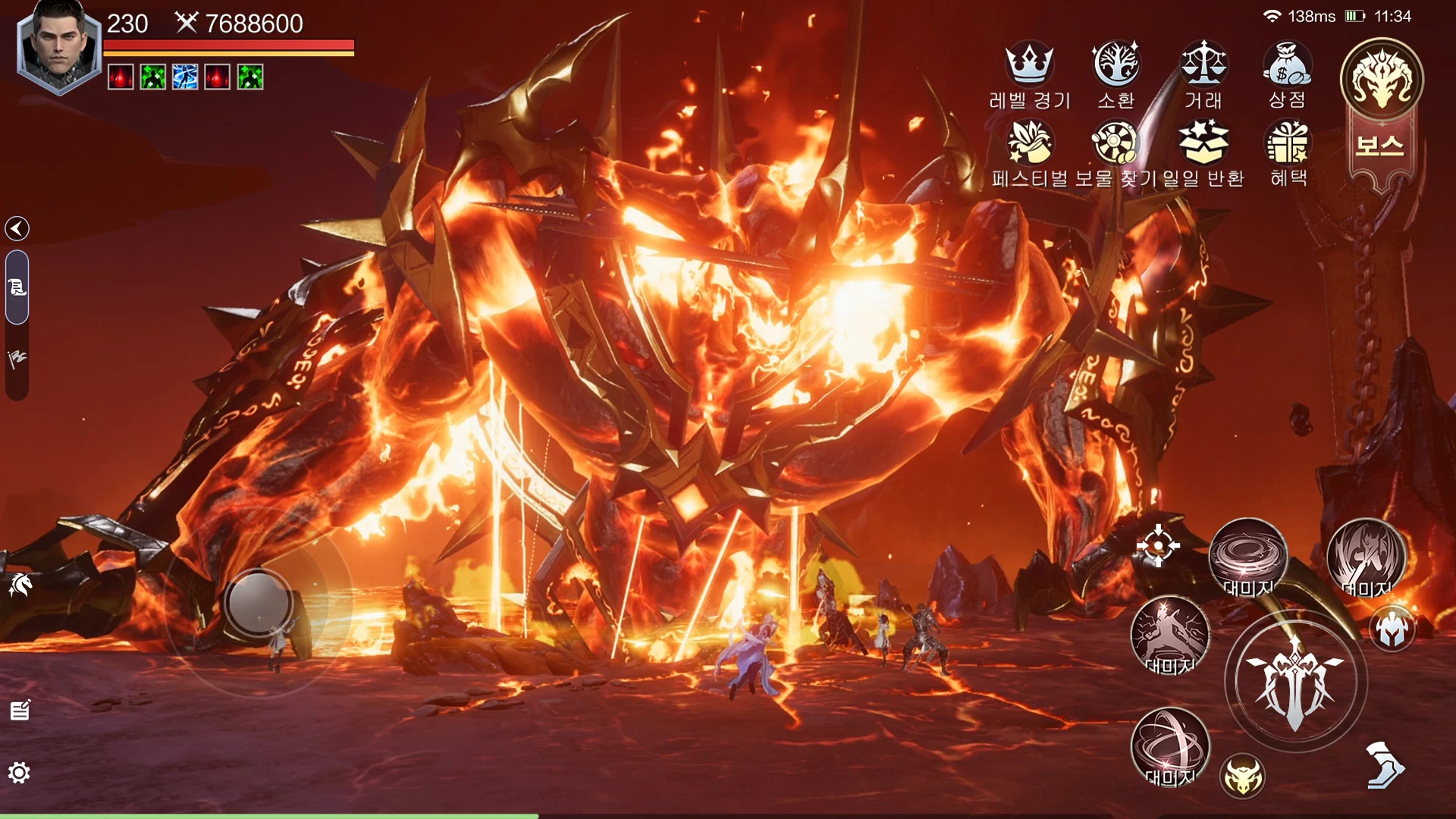Viewport: 1456px width, 819px height.
Task: Open the 상점 shop money bag
Action: click(x=1287, y=64)
